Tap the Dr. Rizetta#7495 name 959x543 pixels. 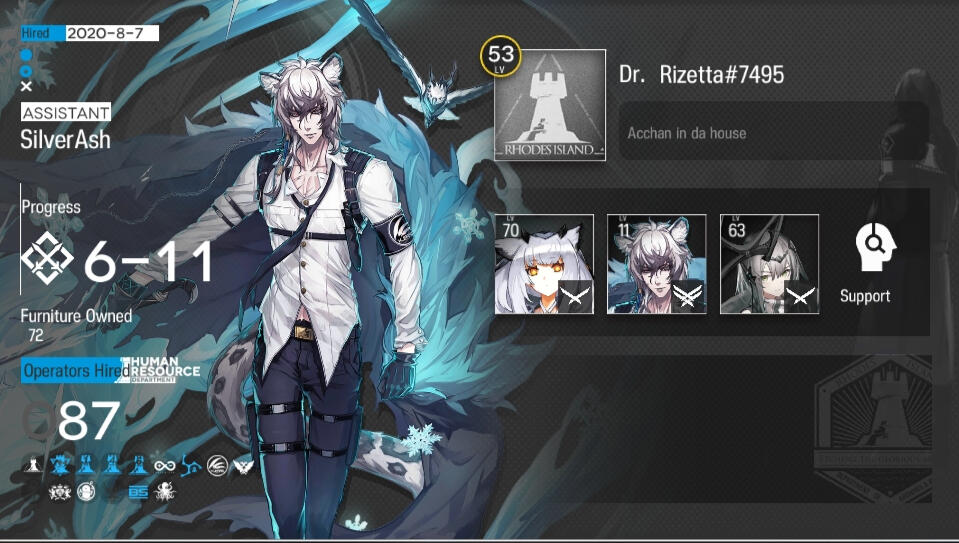pos(701,75)
